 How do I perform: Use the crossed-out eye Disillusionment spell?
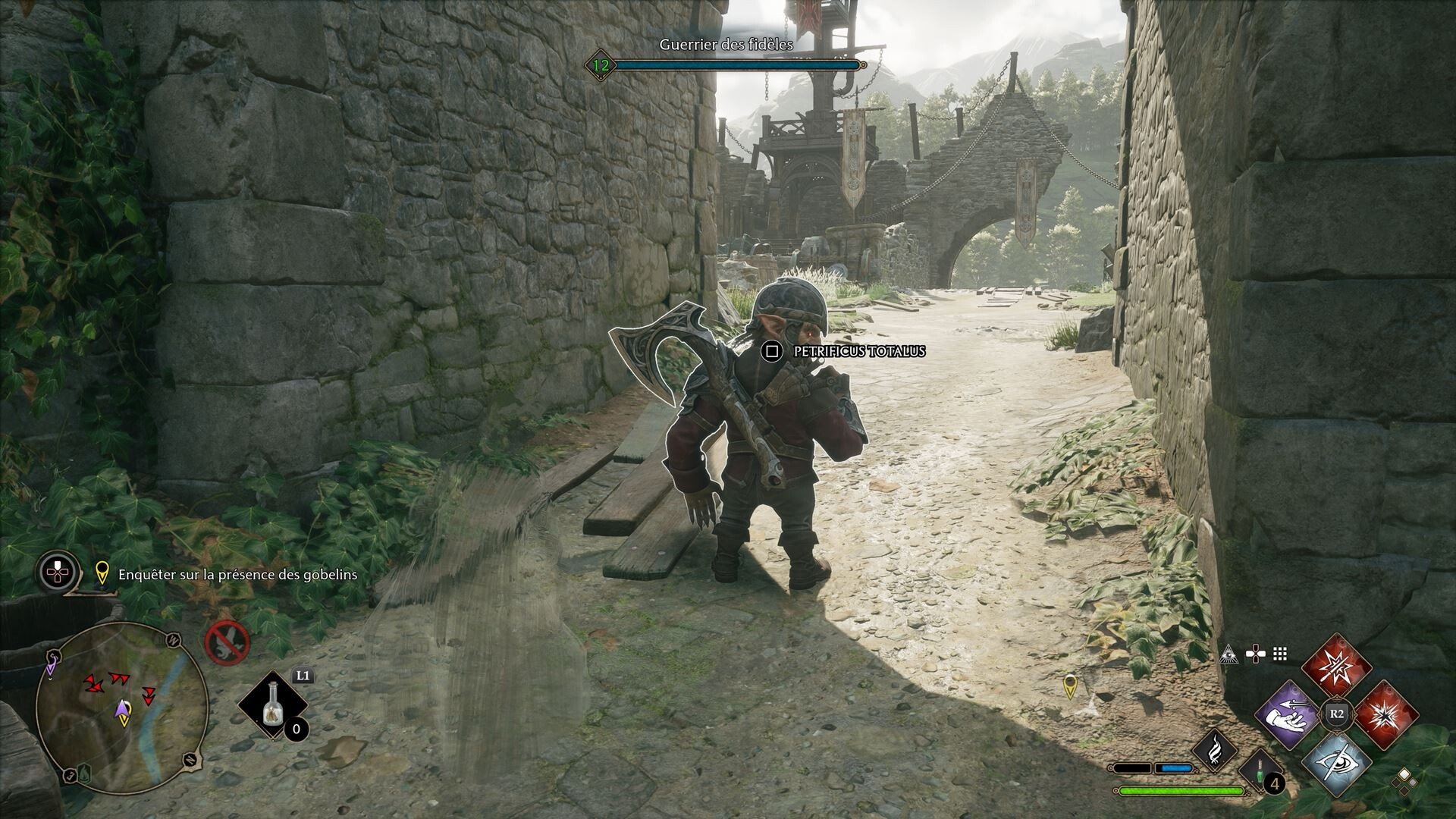(x=1338, y=762)
